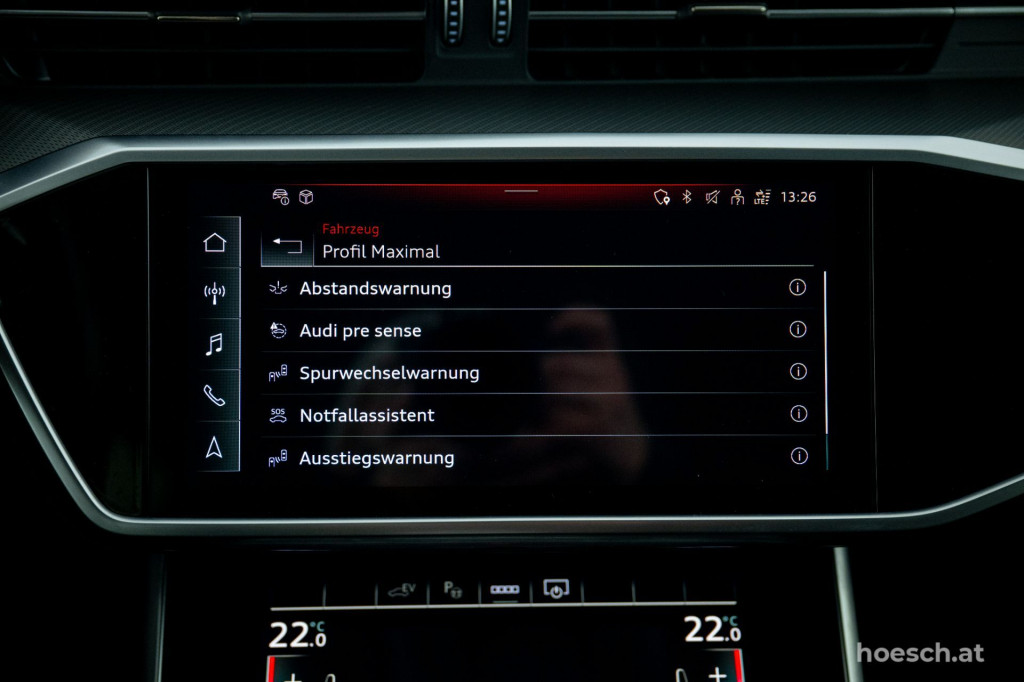The height and width of the screenshot is (682, 1024).
Task: Select the Notfallassistent entry
Action: pos(367,415)
